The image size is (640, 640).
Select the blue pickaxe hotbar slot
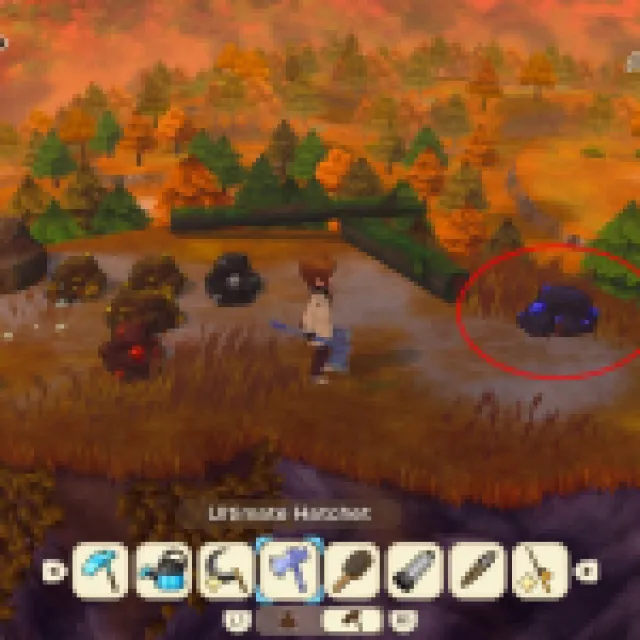99,571
